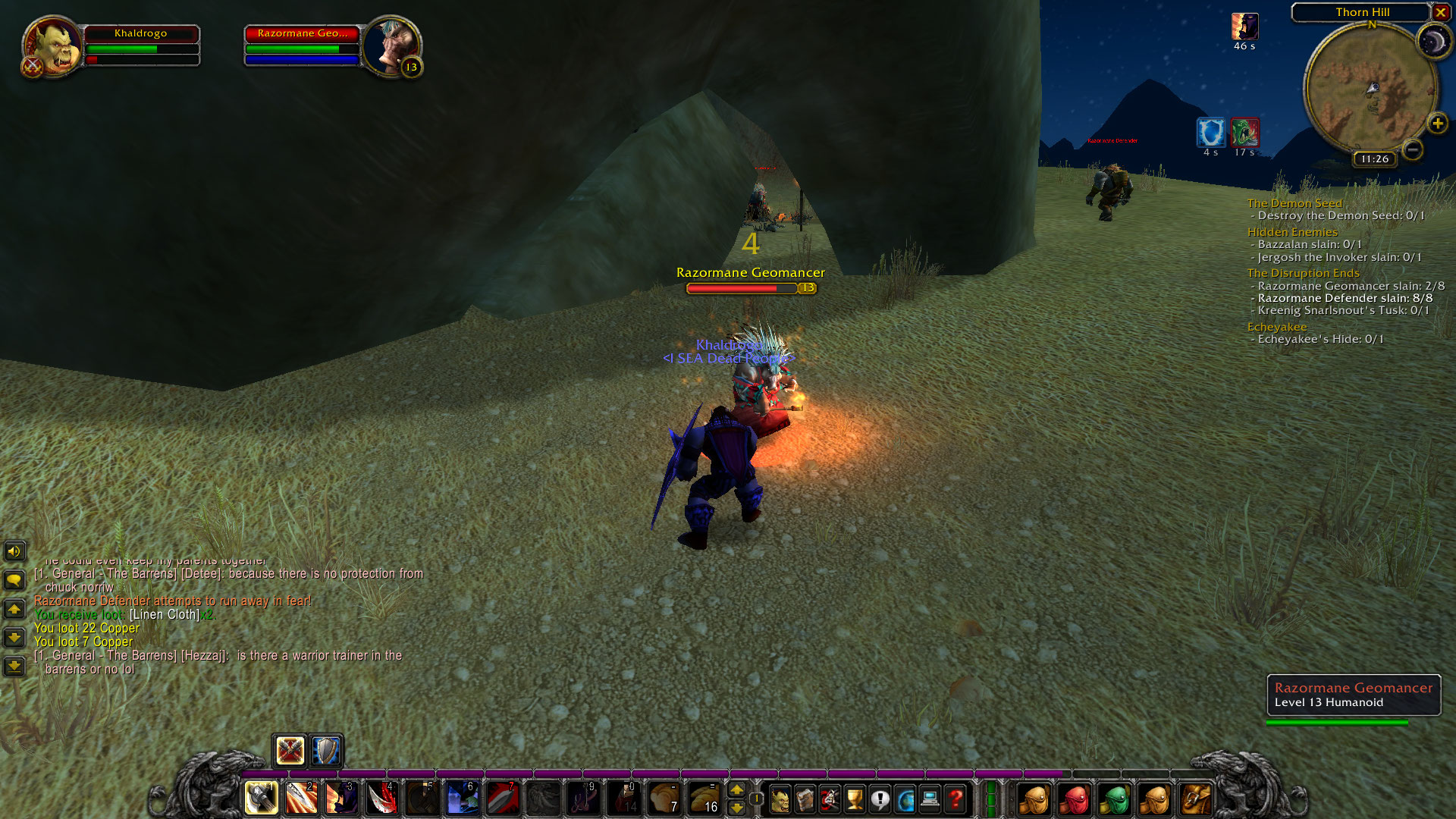
Task: Activate Battle Stance on the stance bar
Action: tap(289, 751)
